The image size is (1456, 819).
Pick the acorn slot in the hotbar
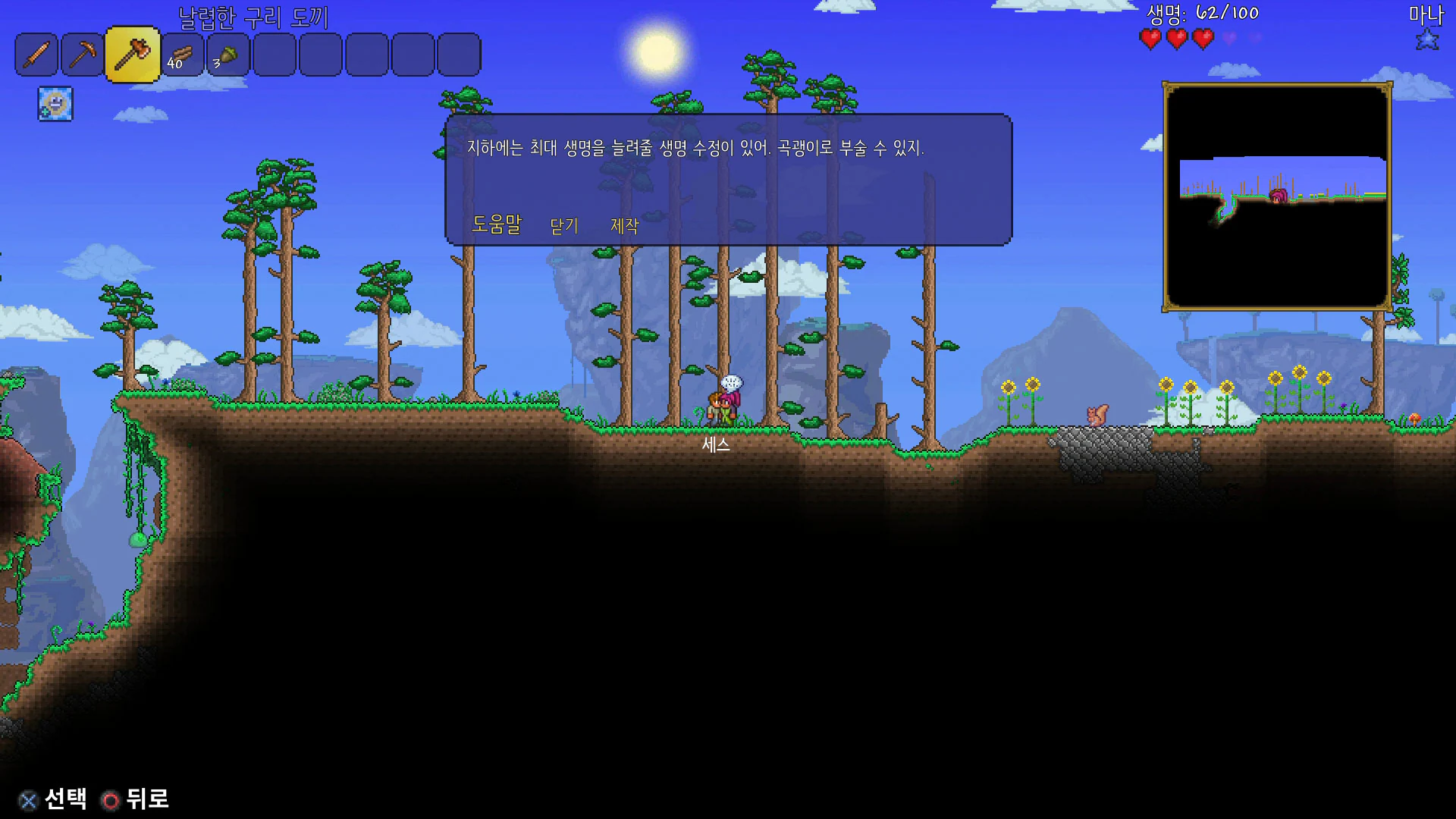click(x=227, y=55)
